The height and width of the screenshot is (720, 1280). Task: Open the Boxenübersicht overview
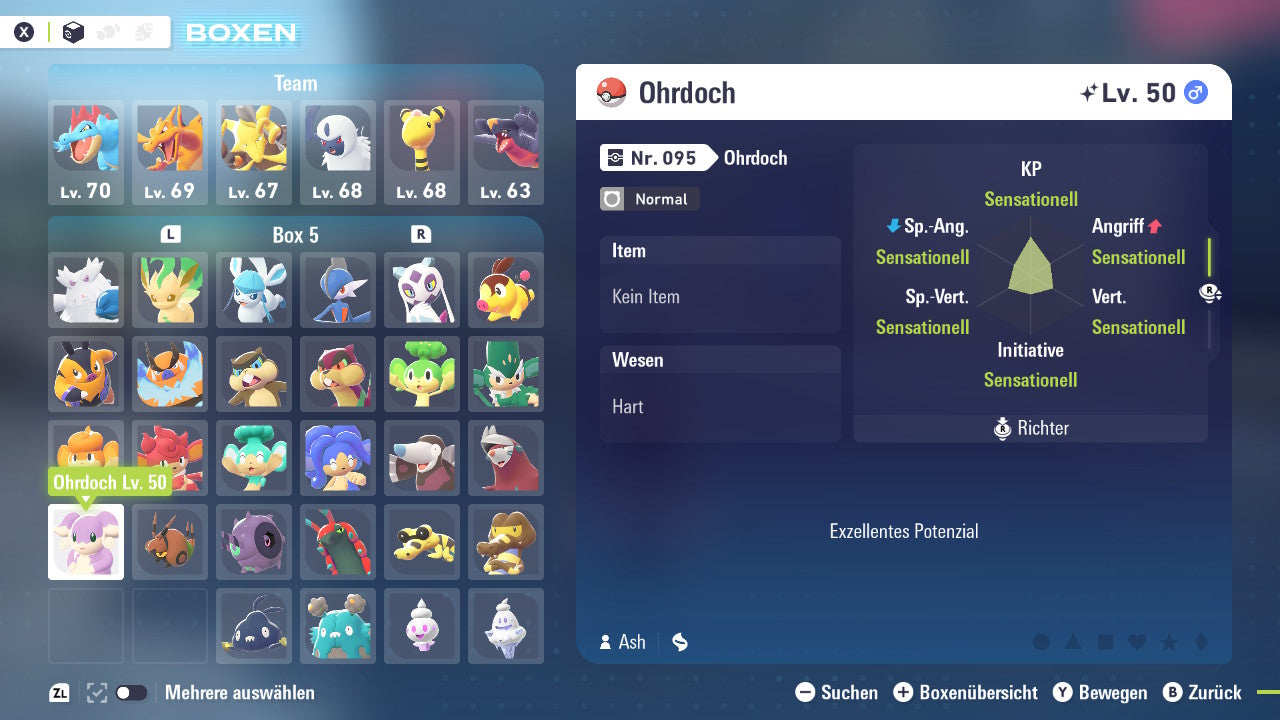[x=965, y=692]
